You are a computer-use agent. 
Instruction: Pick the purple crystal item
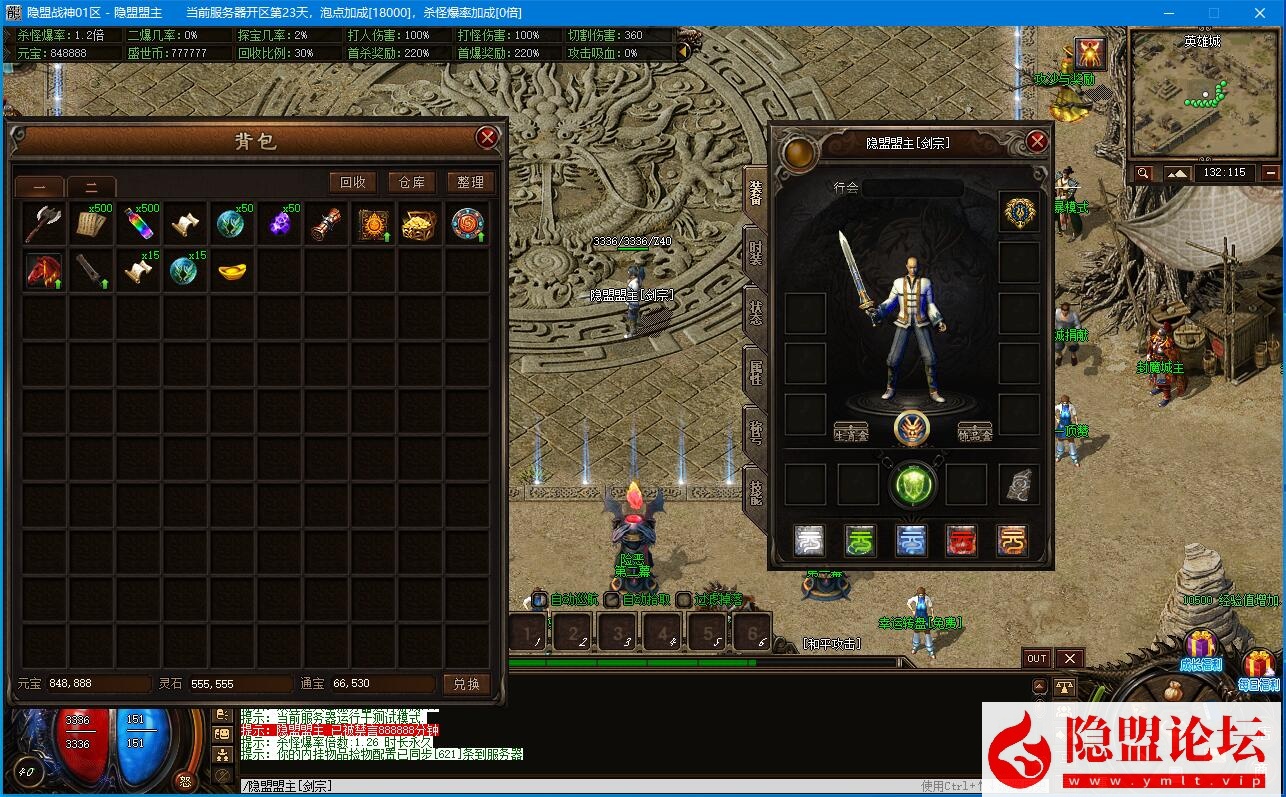(x=278, y=224)
